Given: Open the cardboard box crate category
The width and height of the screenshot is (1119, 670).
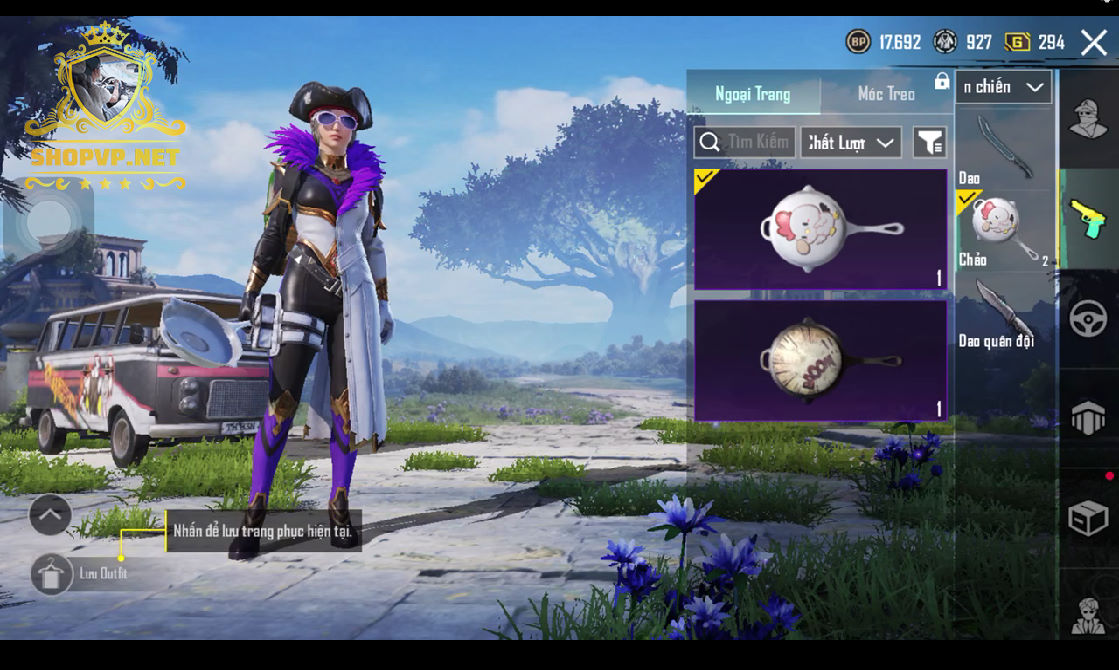Looking at the screenshot, I should click(x=1088, y=518).
